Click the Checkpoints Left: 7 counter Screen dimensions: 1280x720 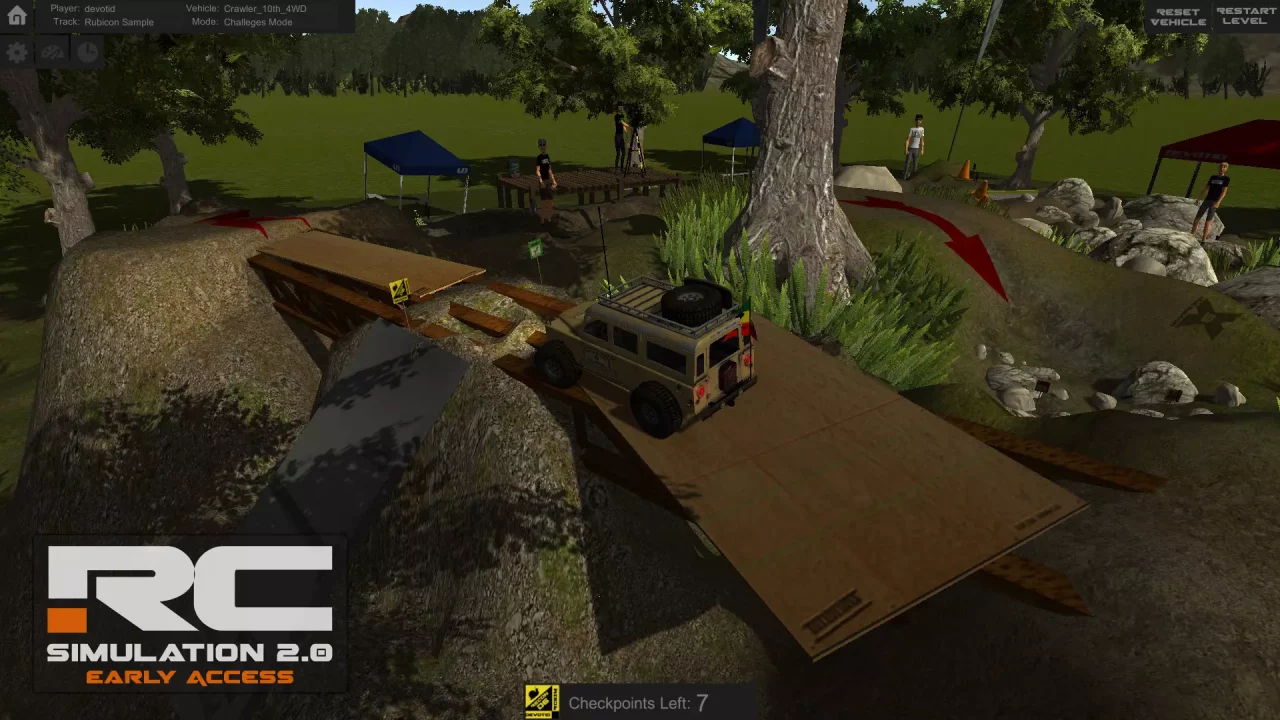click(x=637, y=703)
